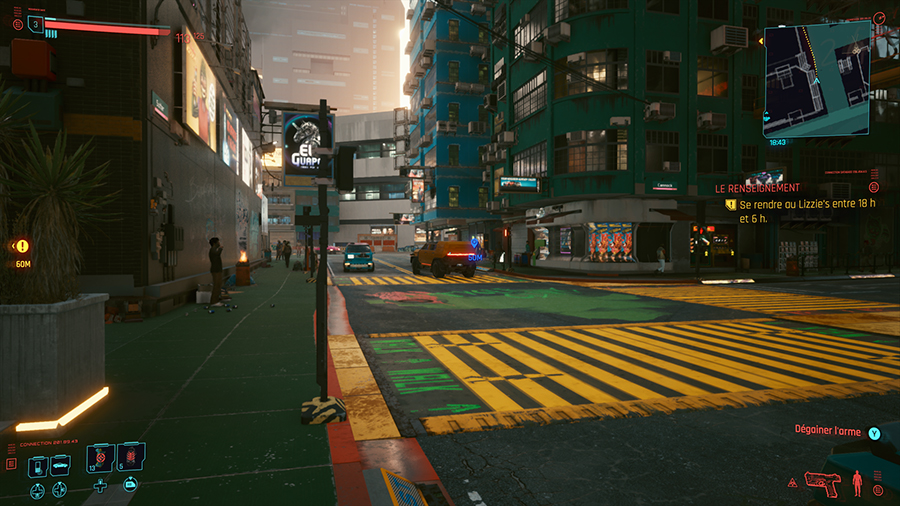Select the pistol weapon icon
This screenshot has height=506, width=900.
pyautogui.click(x=824, y=483)
